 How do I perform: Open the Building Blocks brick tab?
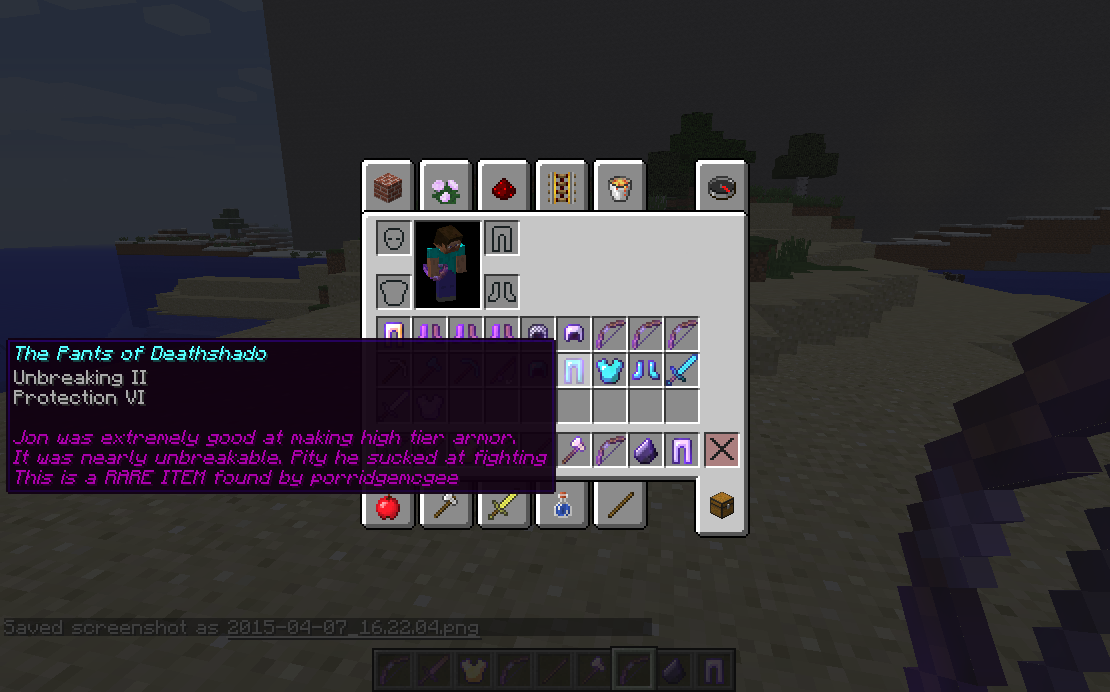click(x=388, y=187)
